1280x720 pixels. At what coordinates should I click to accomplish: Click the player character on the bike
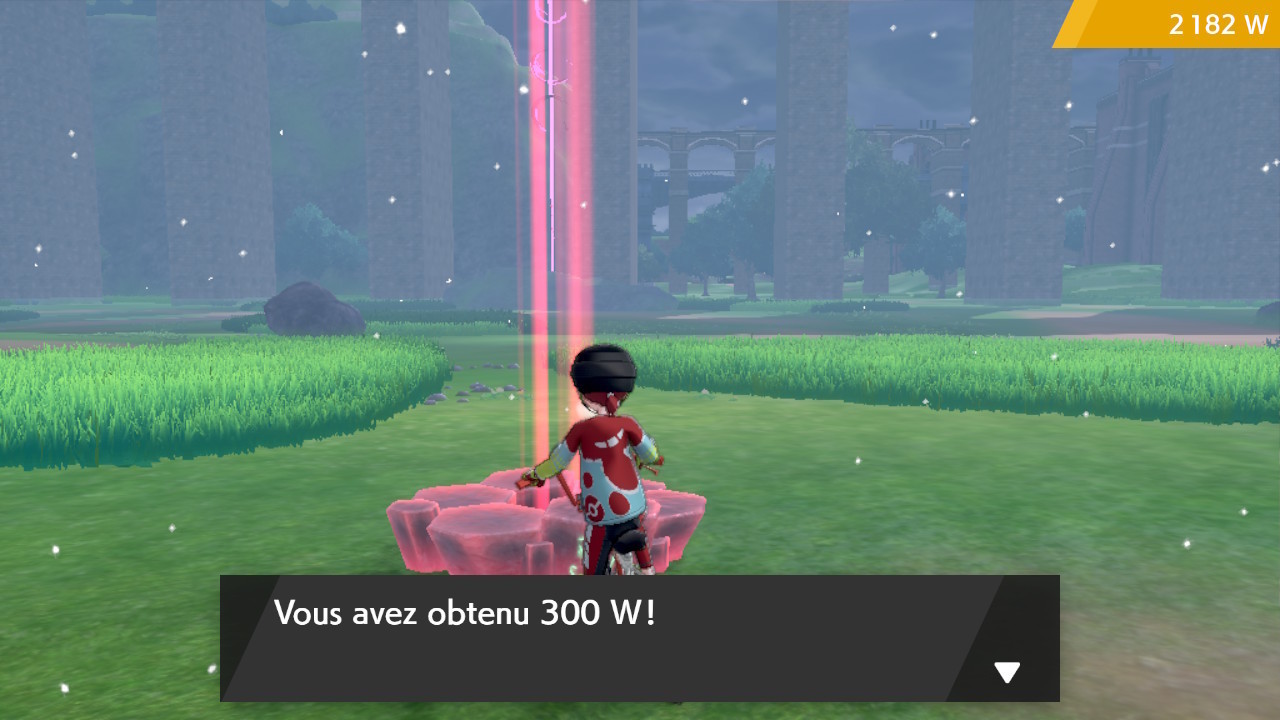(x=605, y=450)
